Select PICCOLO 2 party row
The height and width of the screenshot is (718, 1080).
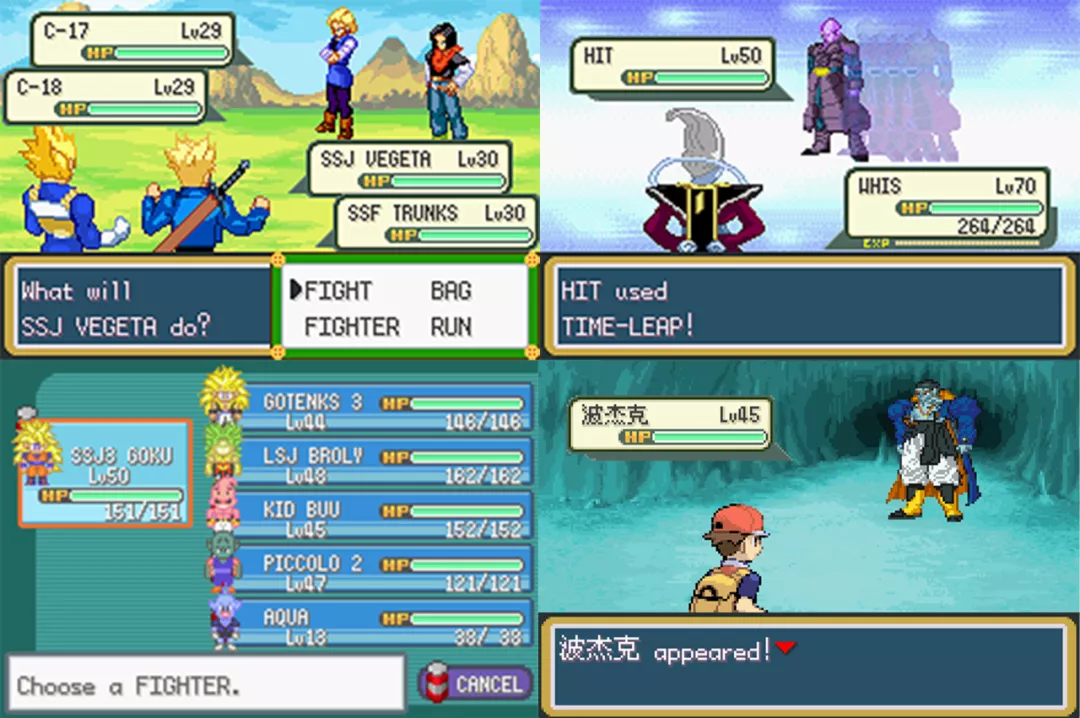tap(384, 570)
